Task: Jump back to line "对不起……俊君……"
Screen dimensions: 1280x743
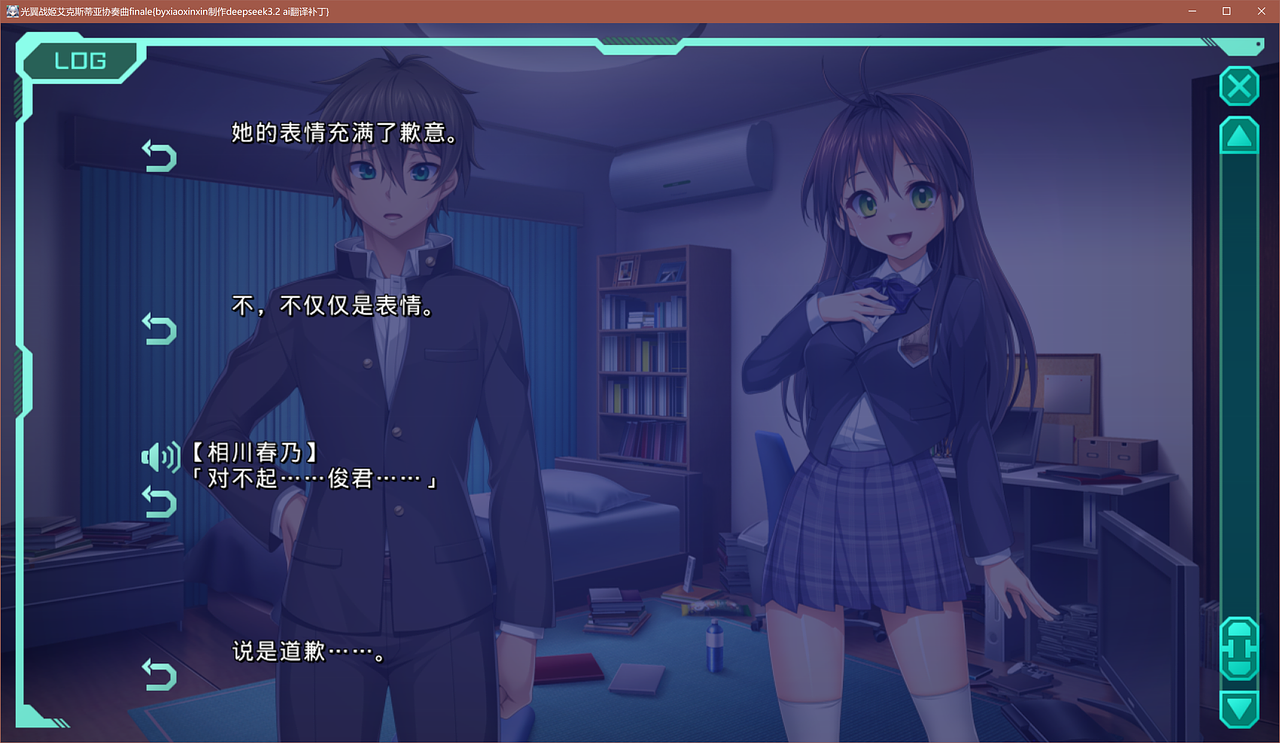Action: click(x=159, y=501)
